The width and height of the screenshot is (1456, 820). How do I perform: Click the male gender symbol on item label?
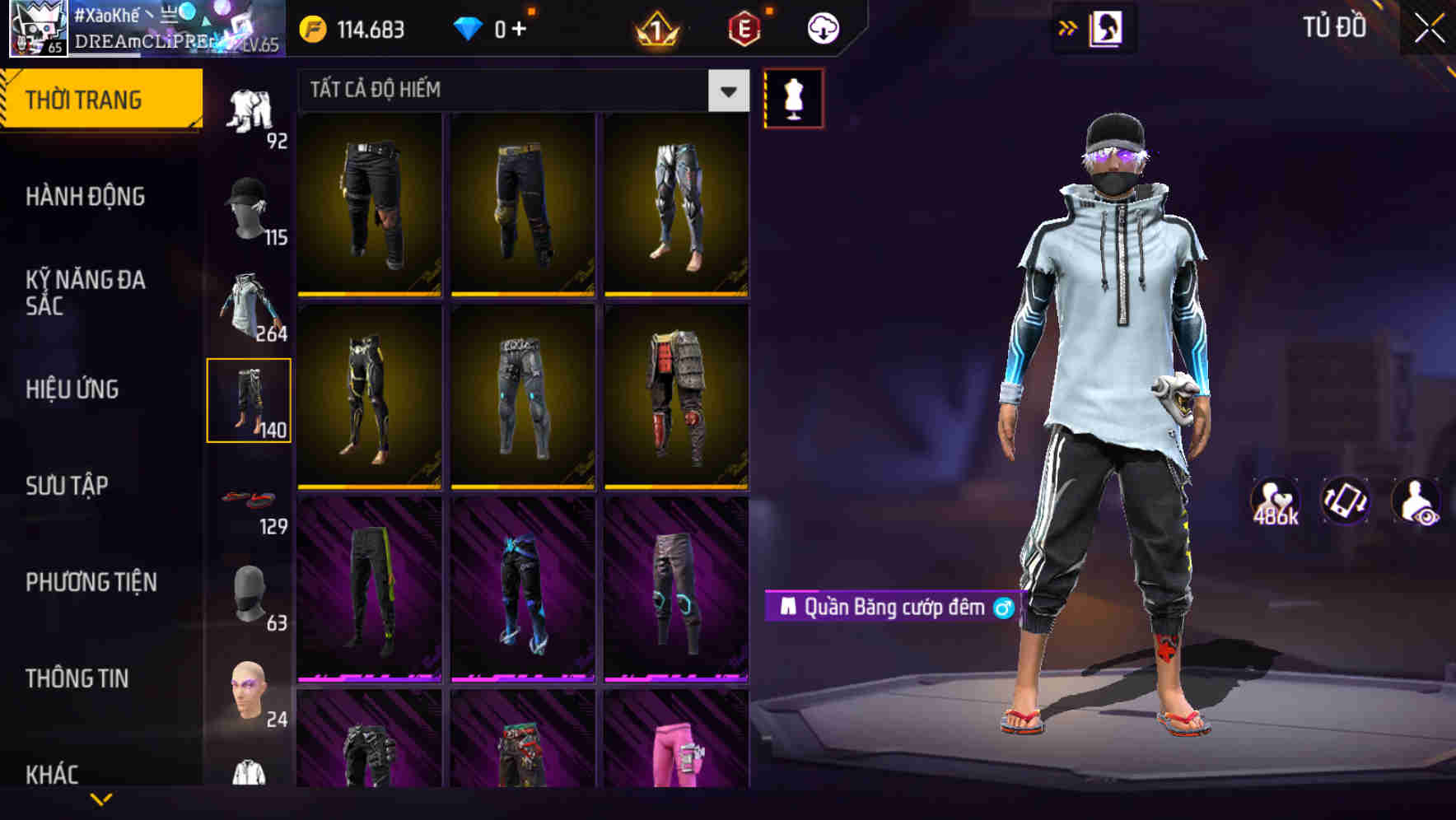(1008, 608)
